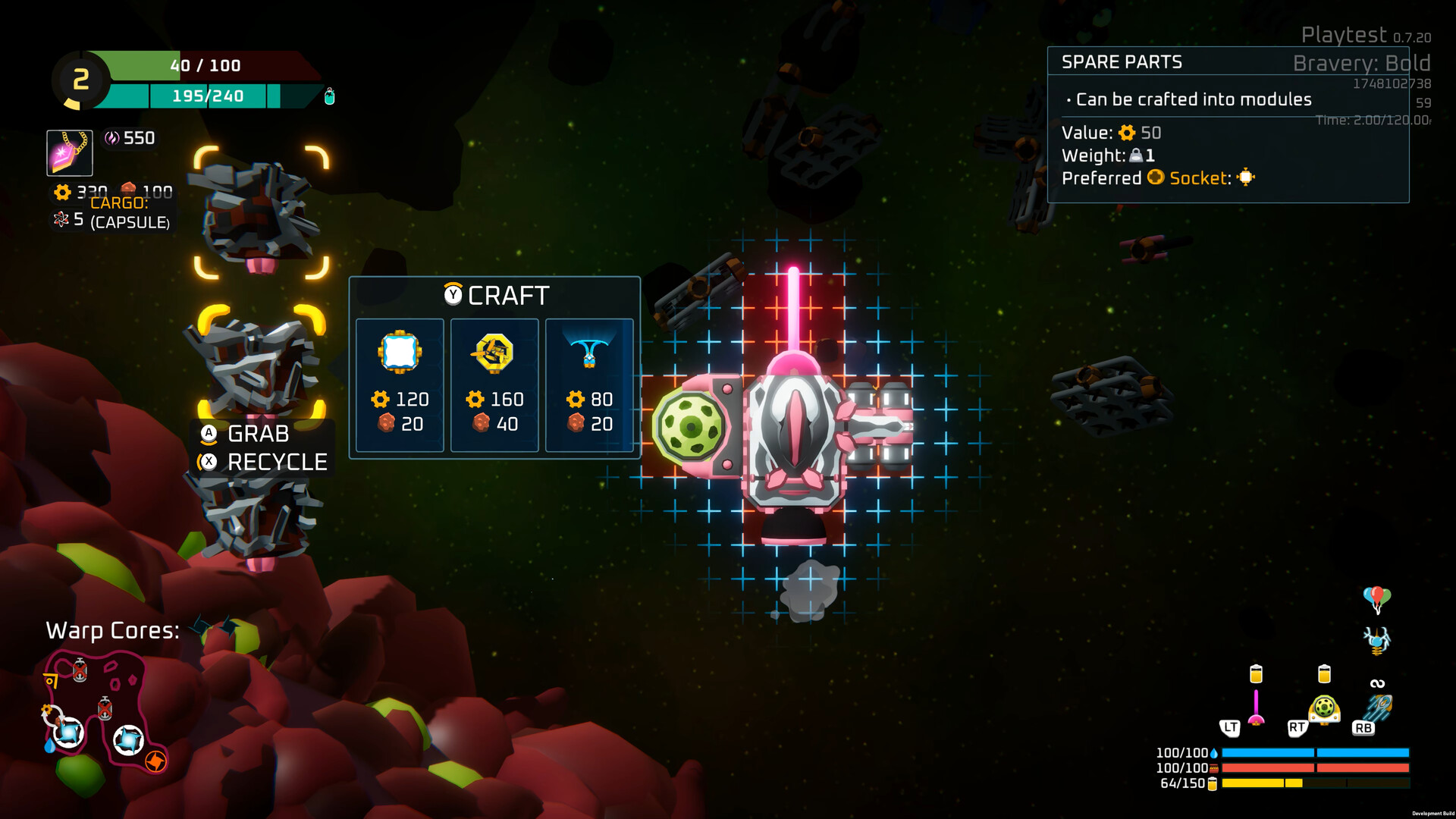
Task: Click the blue water drop minimap marker
Action: tap(49, 746)
